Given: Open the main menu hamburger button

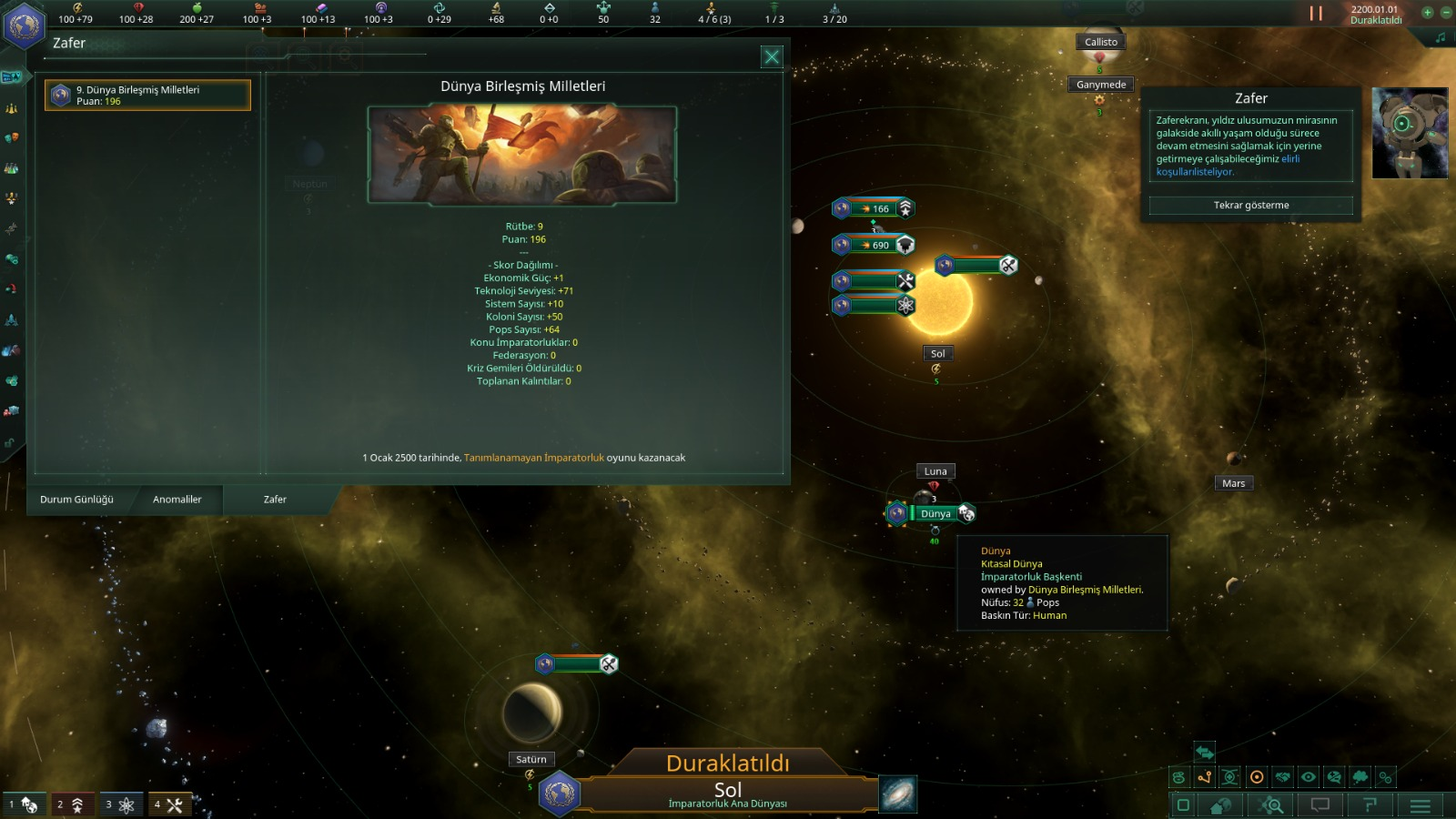Looking at the screenshot, I should (x=1420, y=805).
